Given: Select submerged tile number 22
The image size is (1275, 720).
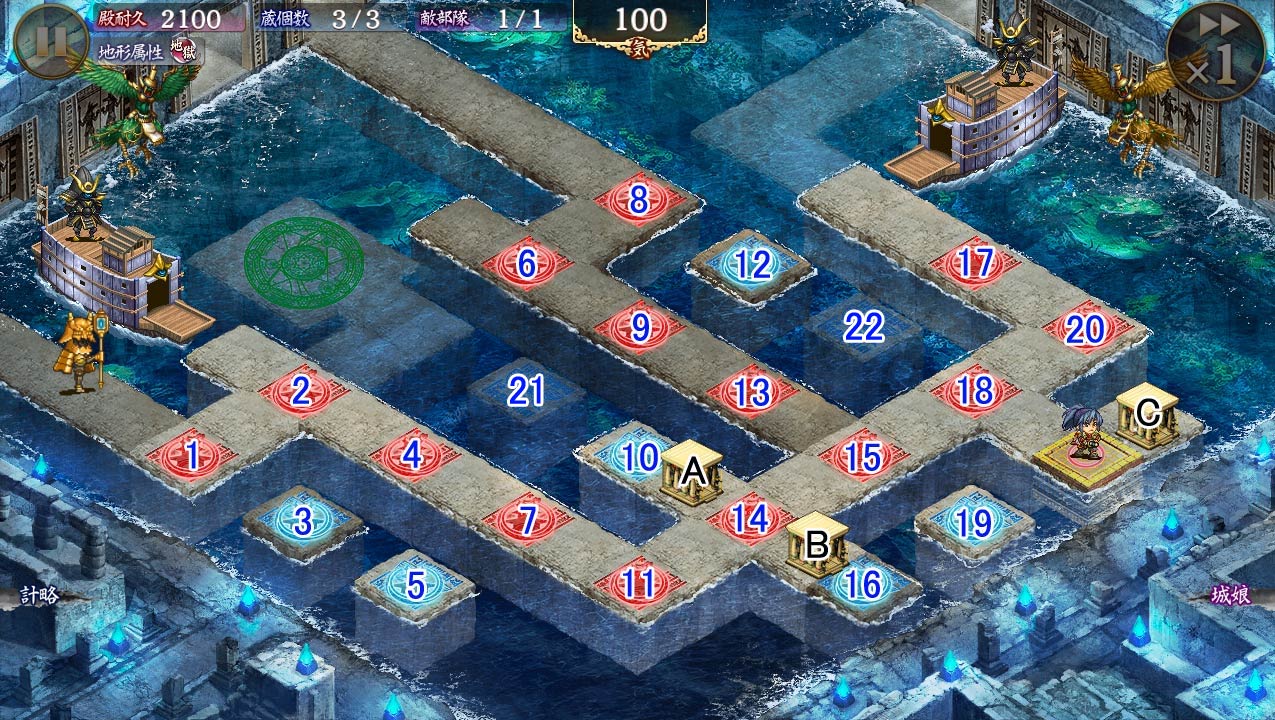Looking at the screenshot, I should coord(863,327).
